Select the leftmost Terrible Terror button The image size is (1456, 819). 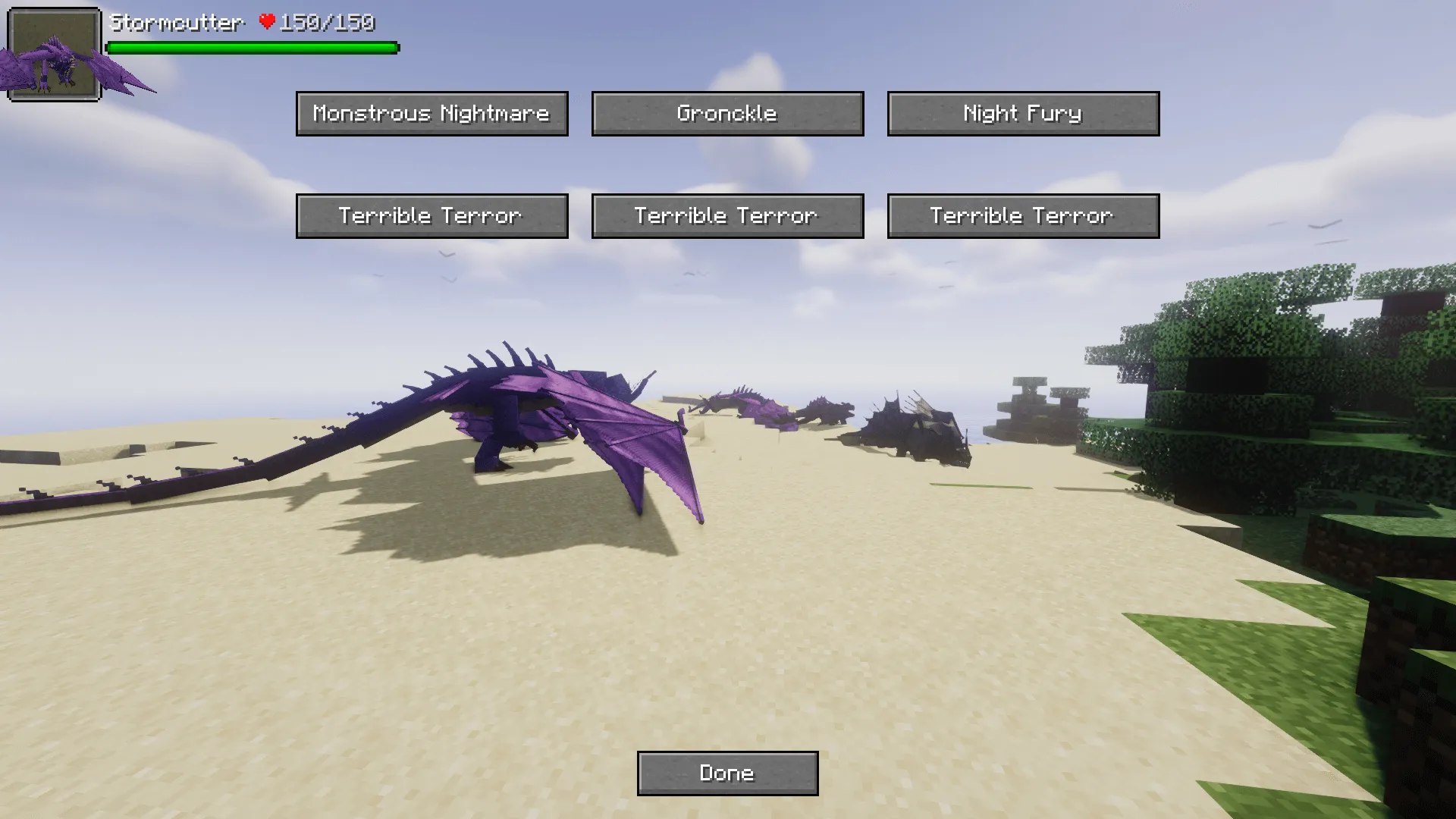pos(431,215)
